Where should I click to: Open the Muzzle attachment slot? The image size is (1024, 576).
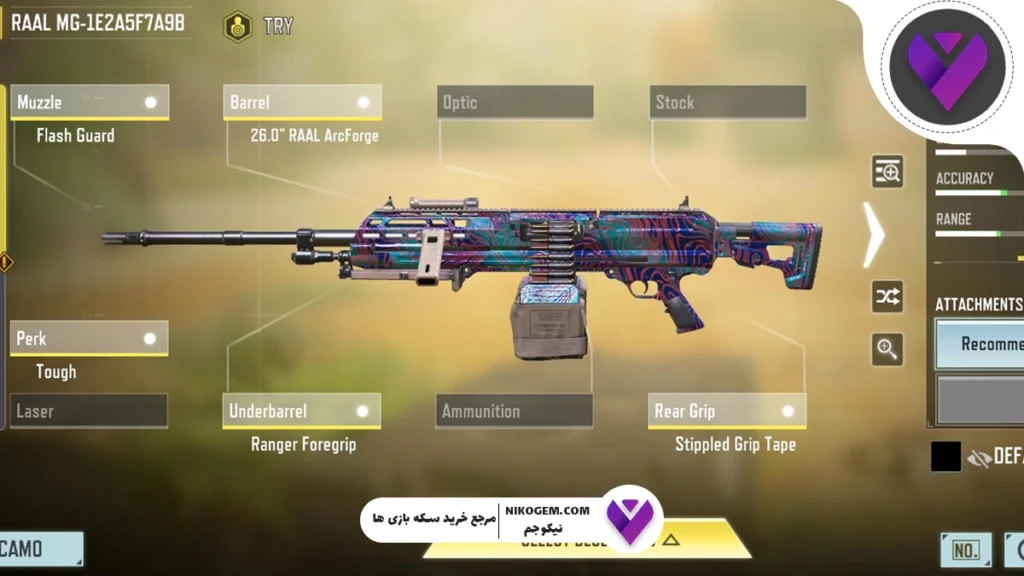89,102
